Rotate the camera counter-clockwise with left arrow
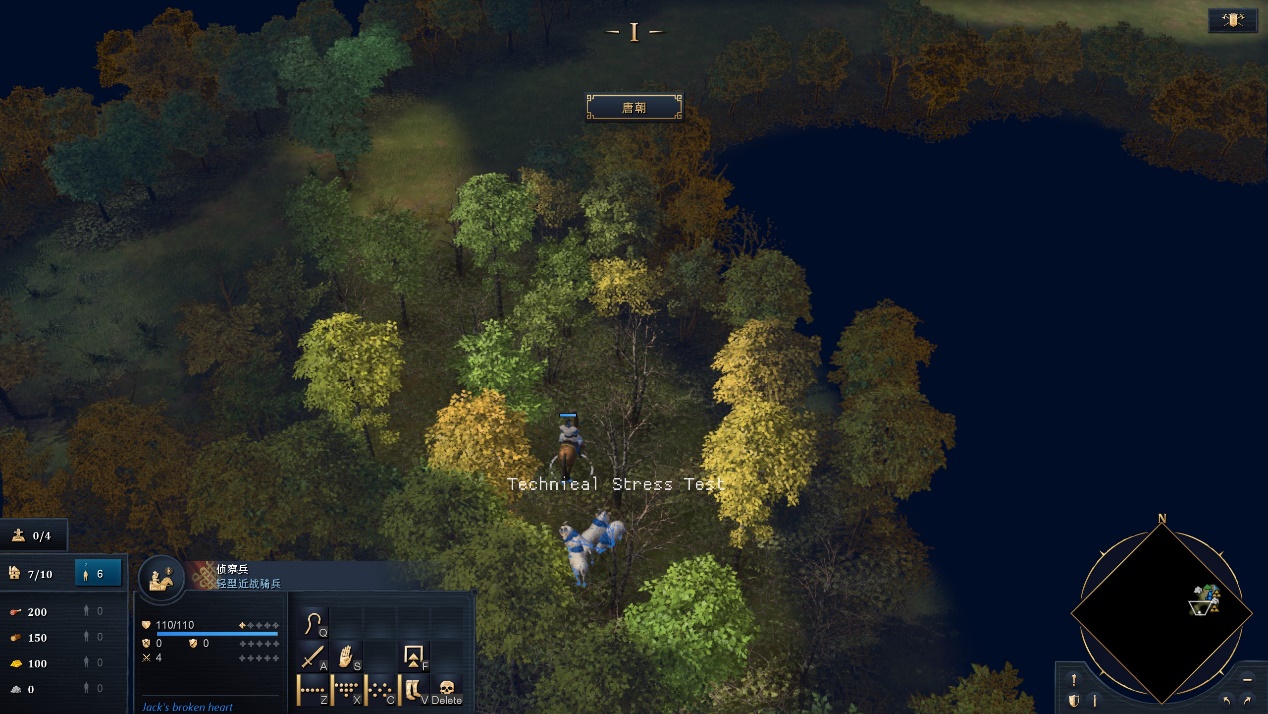Screen dimensions: 1268x714 pos(1227,700)
